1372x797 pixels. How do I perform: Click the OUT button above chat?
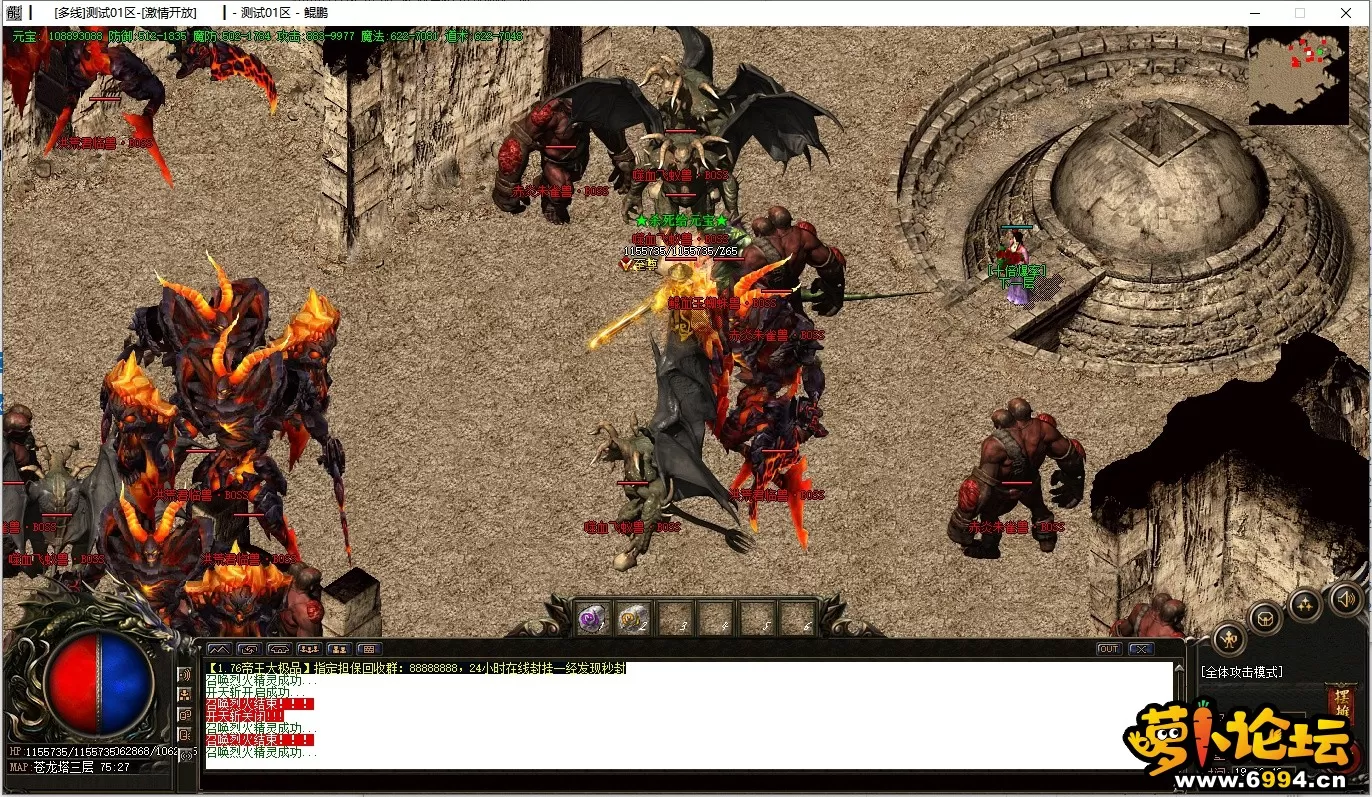1109,649
